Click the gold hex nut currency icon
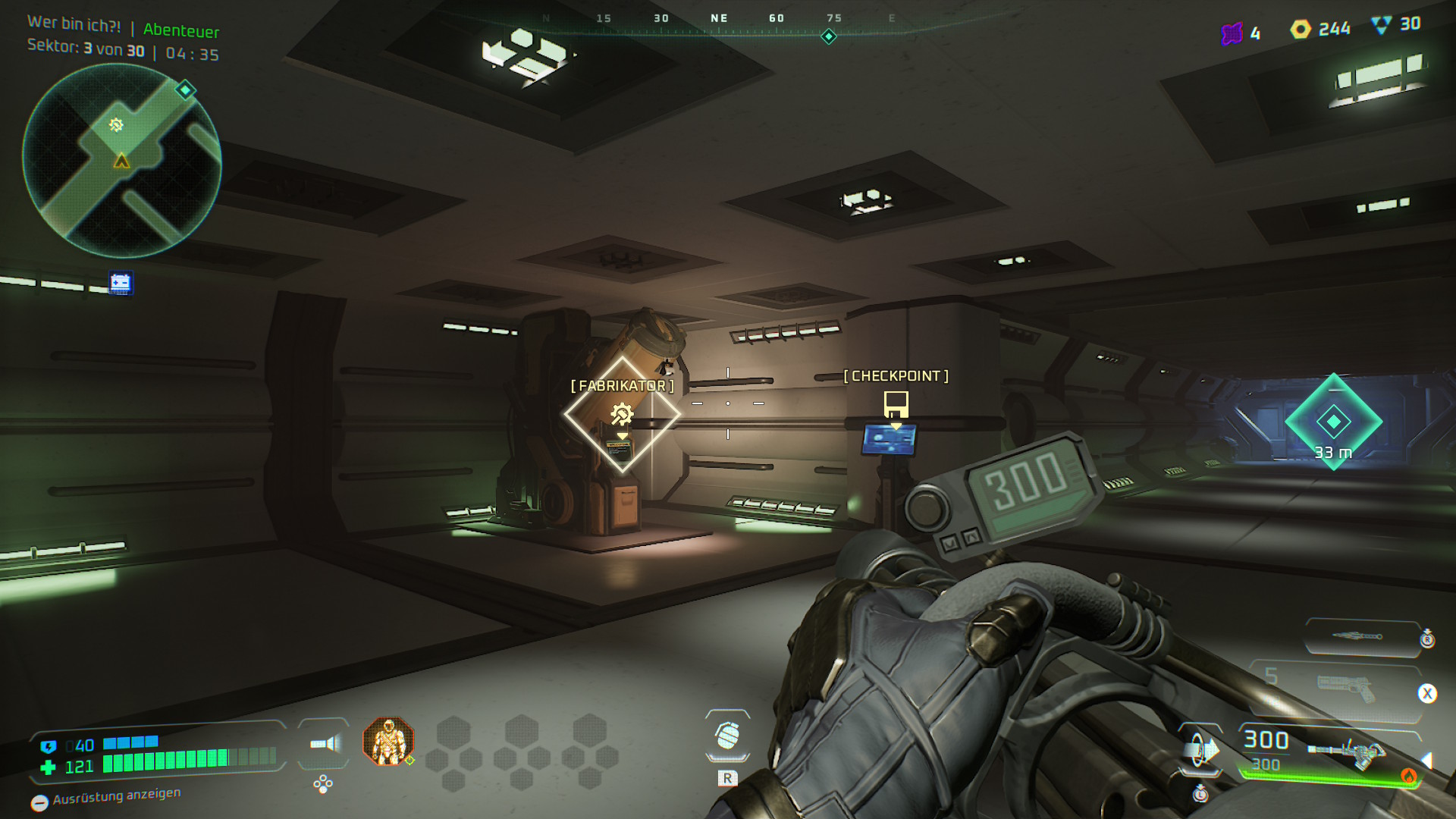 coord(1301,30)
